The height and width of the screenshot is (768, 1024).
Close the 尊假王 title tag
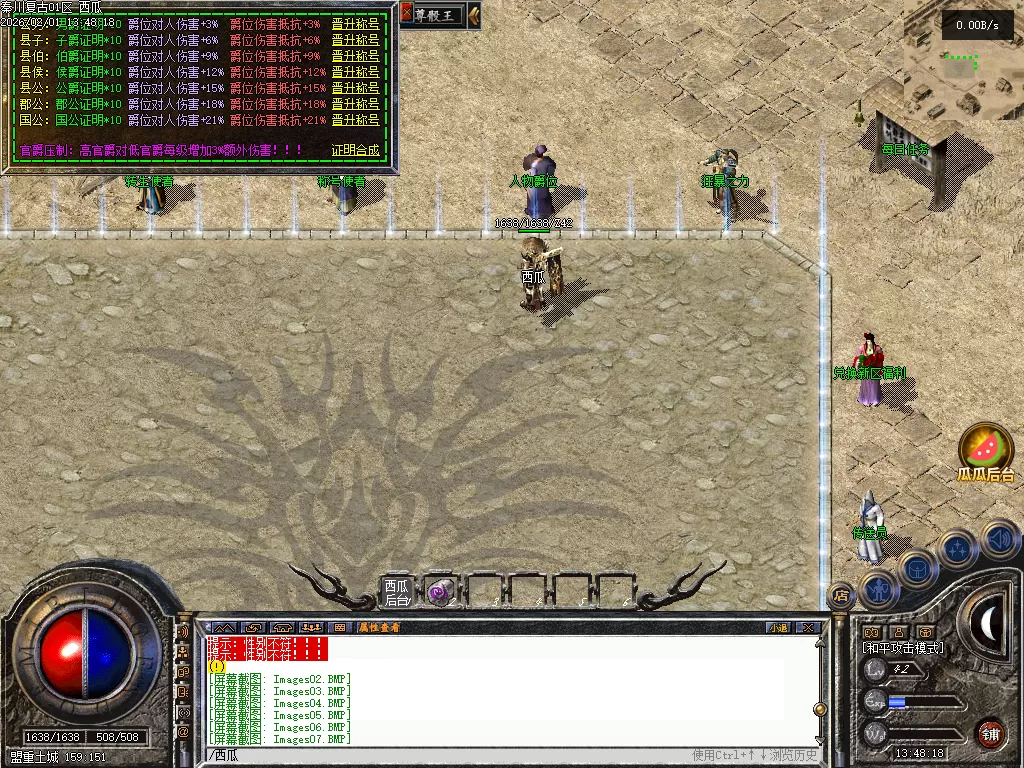click(407, 13)
